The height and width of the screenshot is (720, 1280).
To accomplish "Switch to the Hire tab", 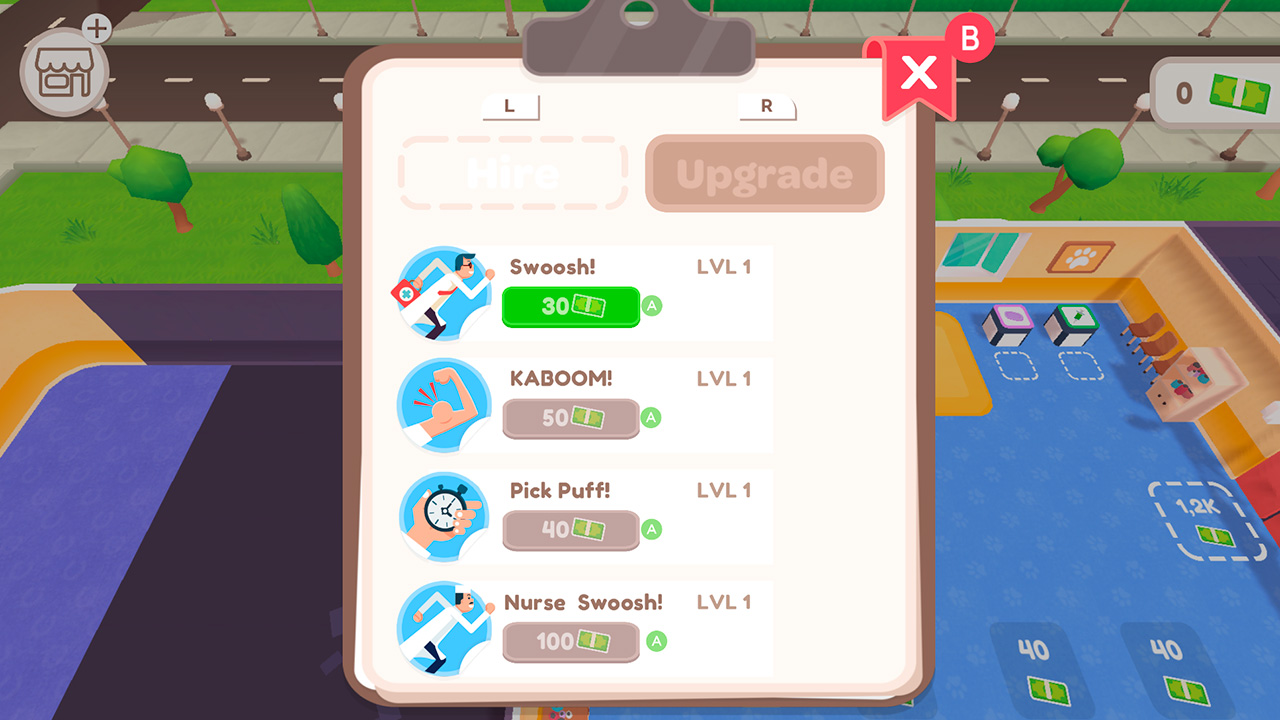I will click(512, 173).
